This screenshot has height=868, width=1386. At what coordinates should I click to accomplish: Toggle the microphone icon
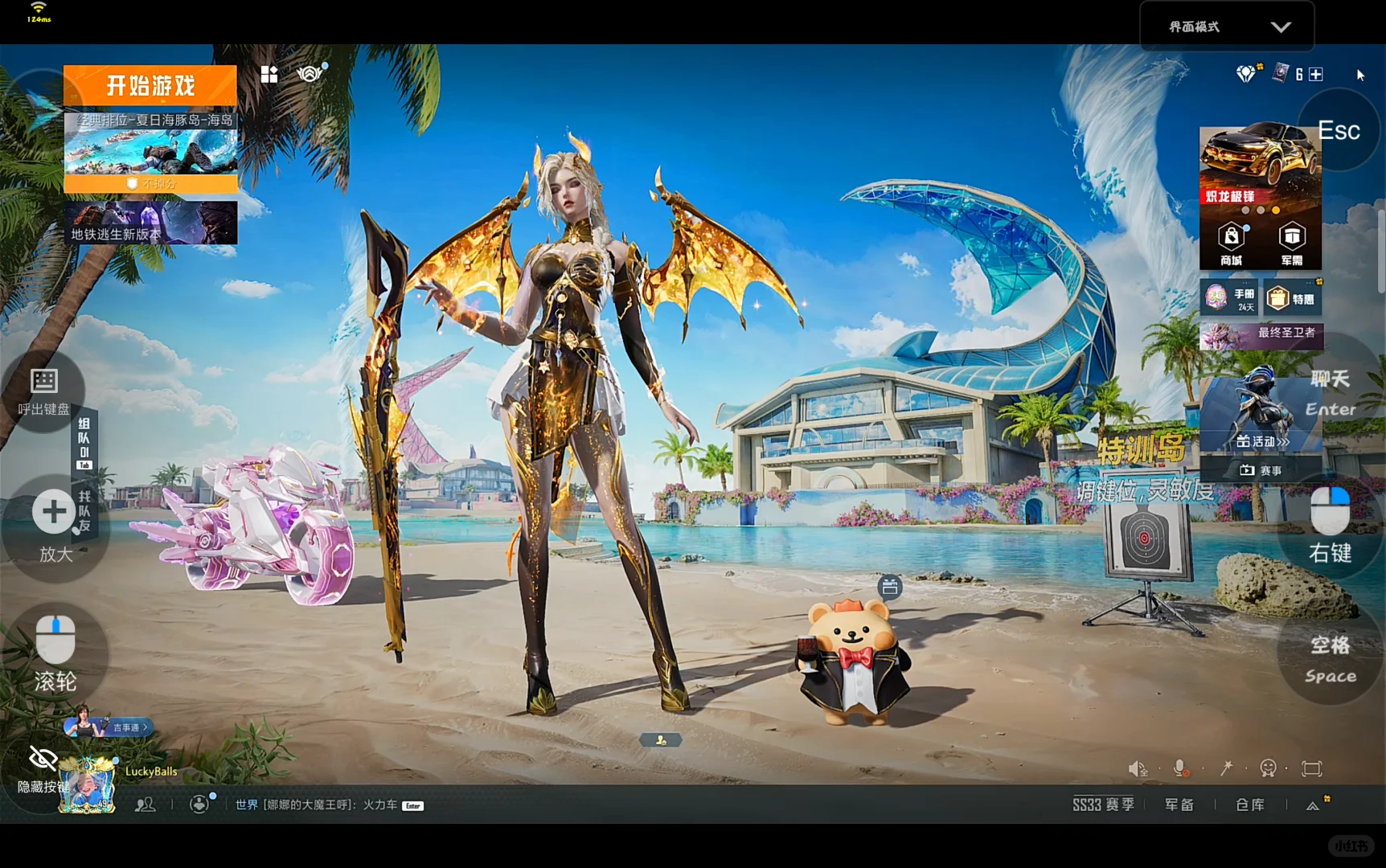tap(1181, 768)
